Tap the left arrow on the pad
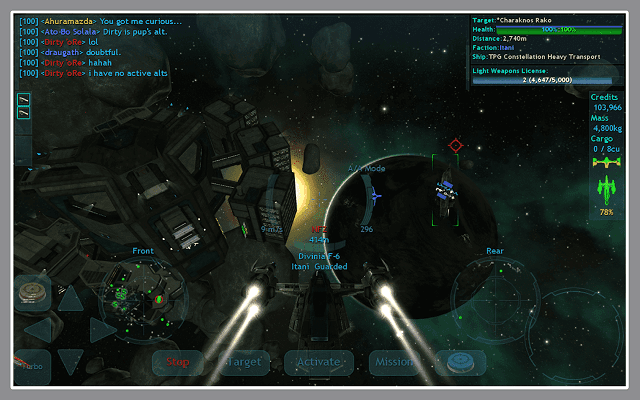The width and height of the screenshot is (640, 400). click(x=36, y=328)
